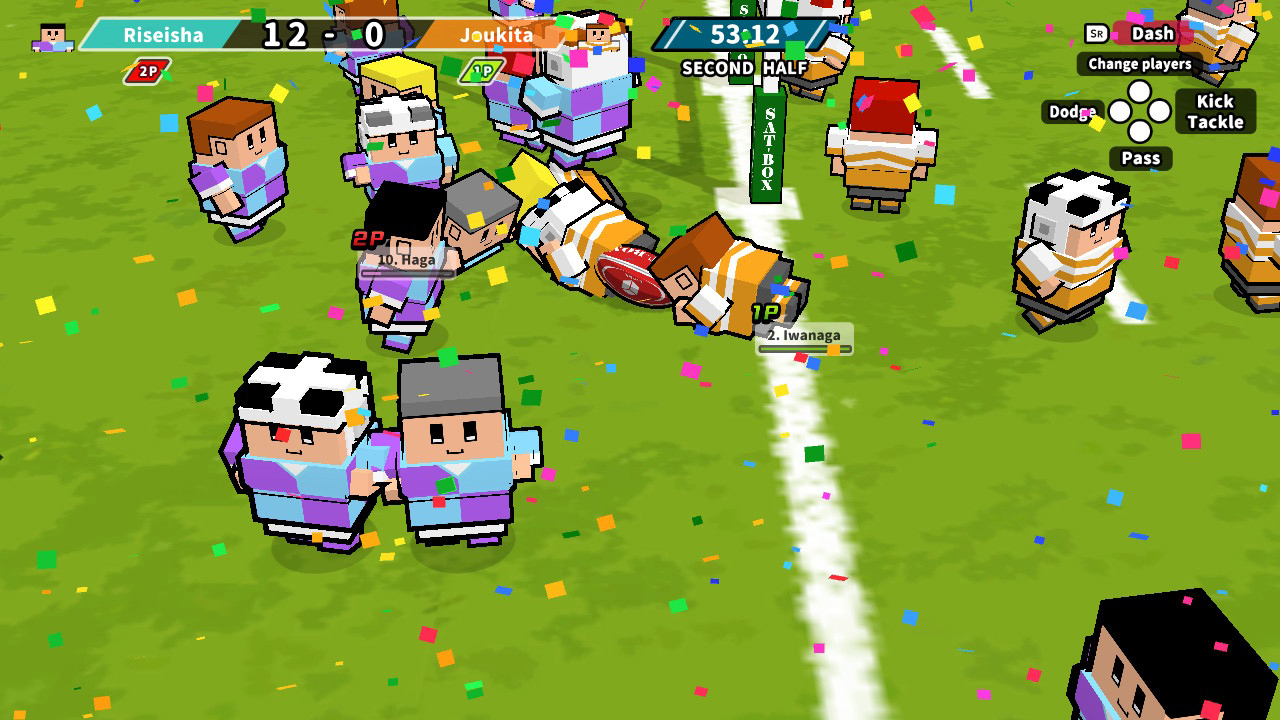Image resolution: width=1280 pixels, height=720 pixels.
Task: Toggle the Kick Tackle action label
Action: [1214, 110]
